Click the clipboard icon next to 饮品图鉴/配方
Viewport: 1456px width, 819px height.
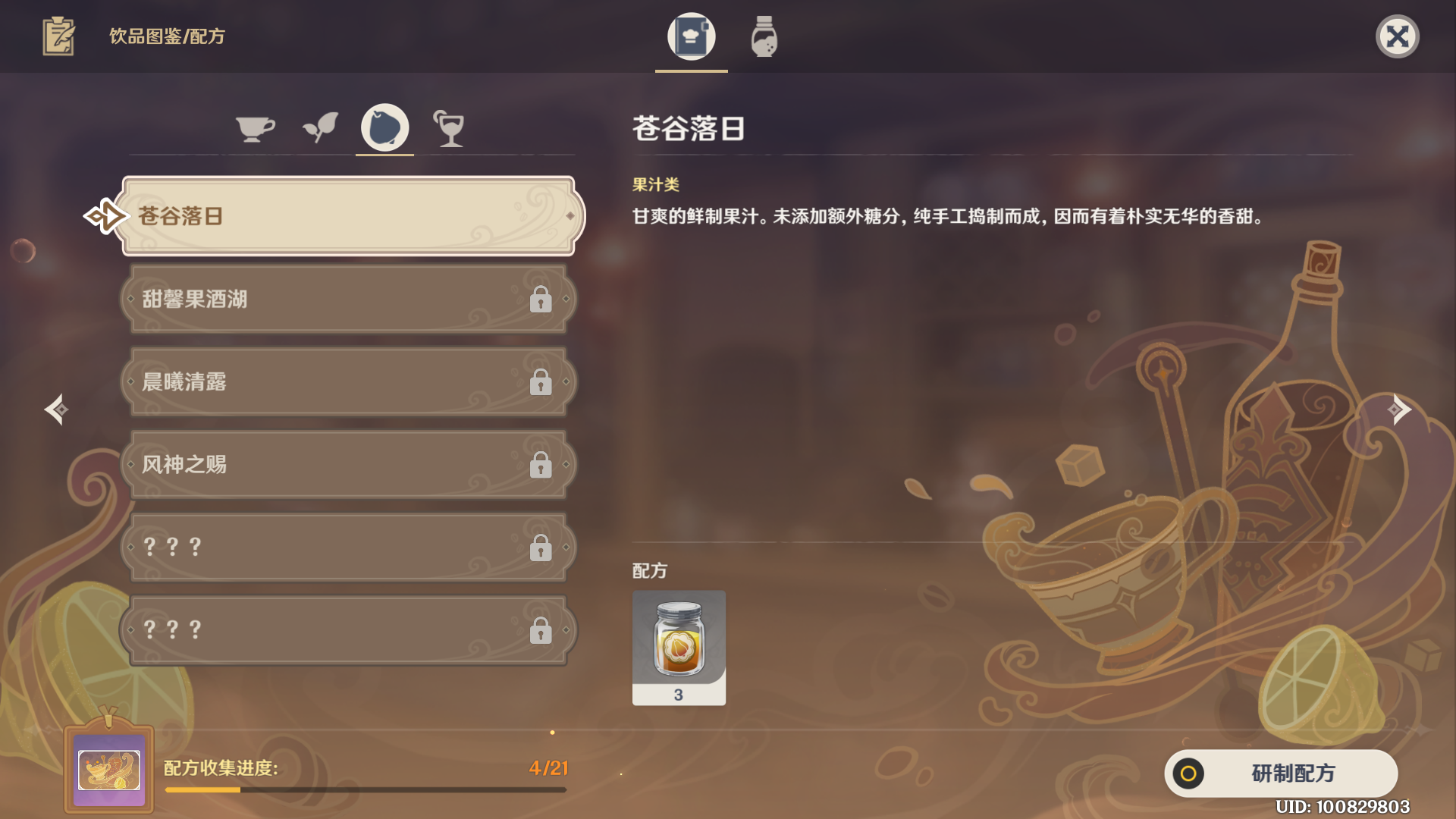tap(57, 34)
